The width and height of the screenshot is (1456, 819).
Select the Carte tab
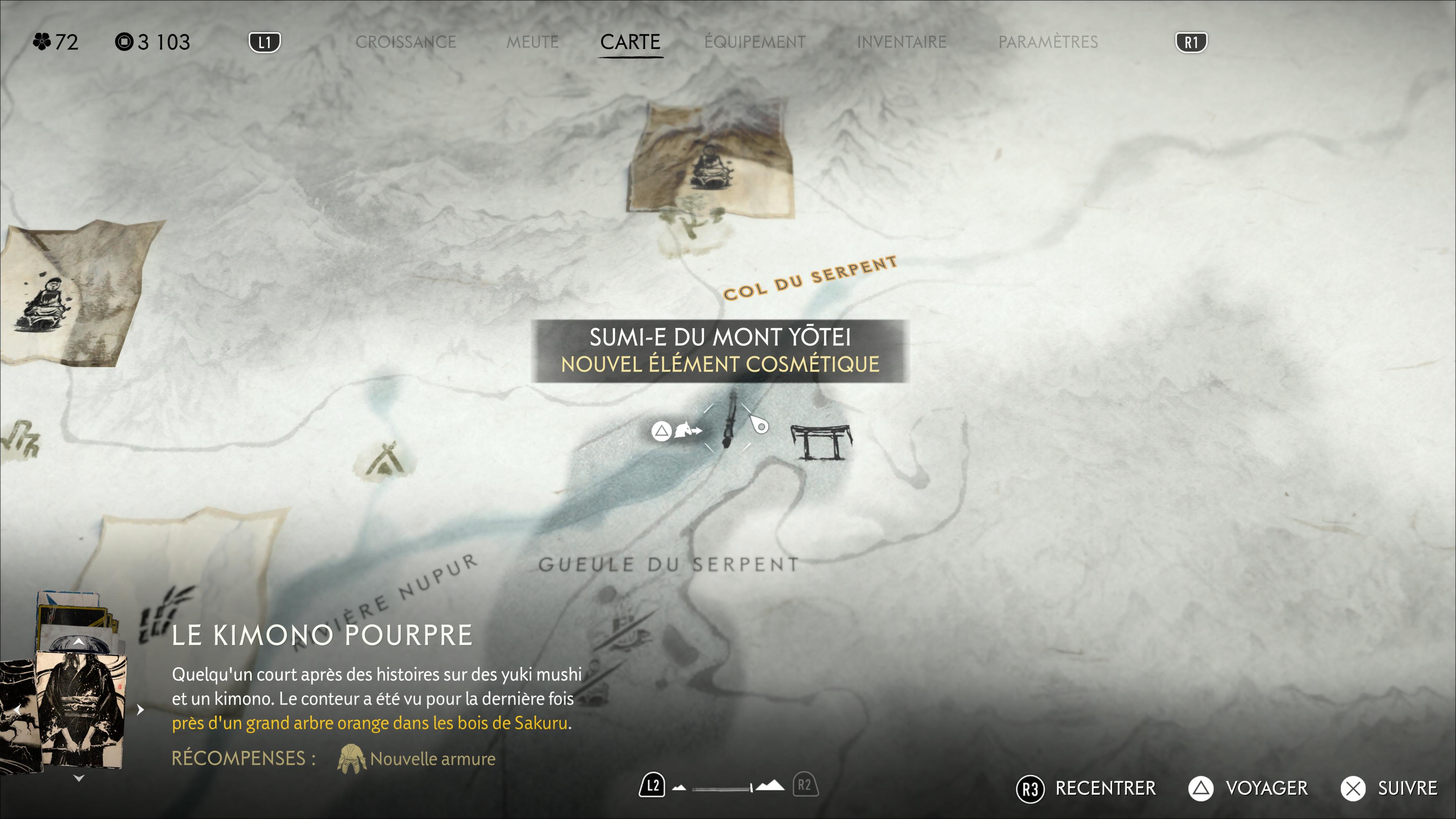pos(630,42)
